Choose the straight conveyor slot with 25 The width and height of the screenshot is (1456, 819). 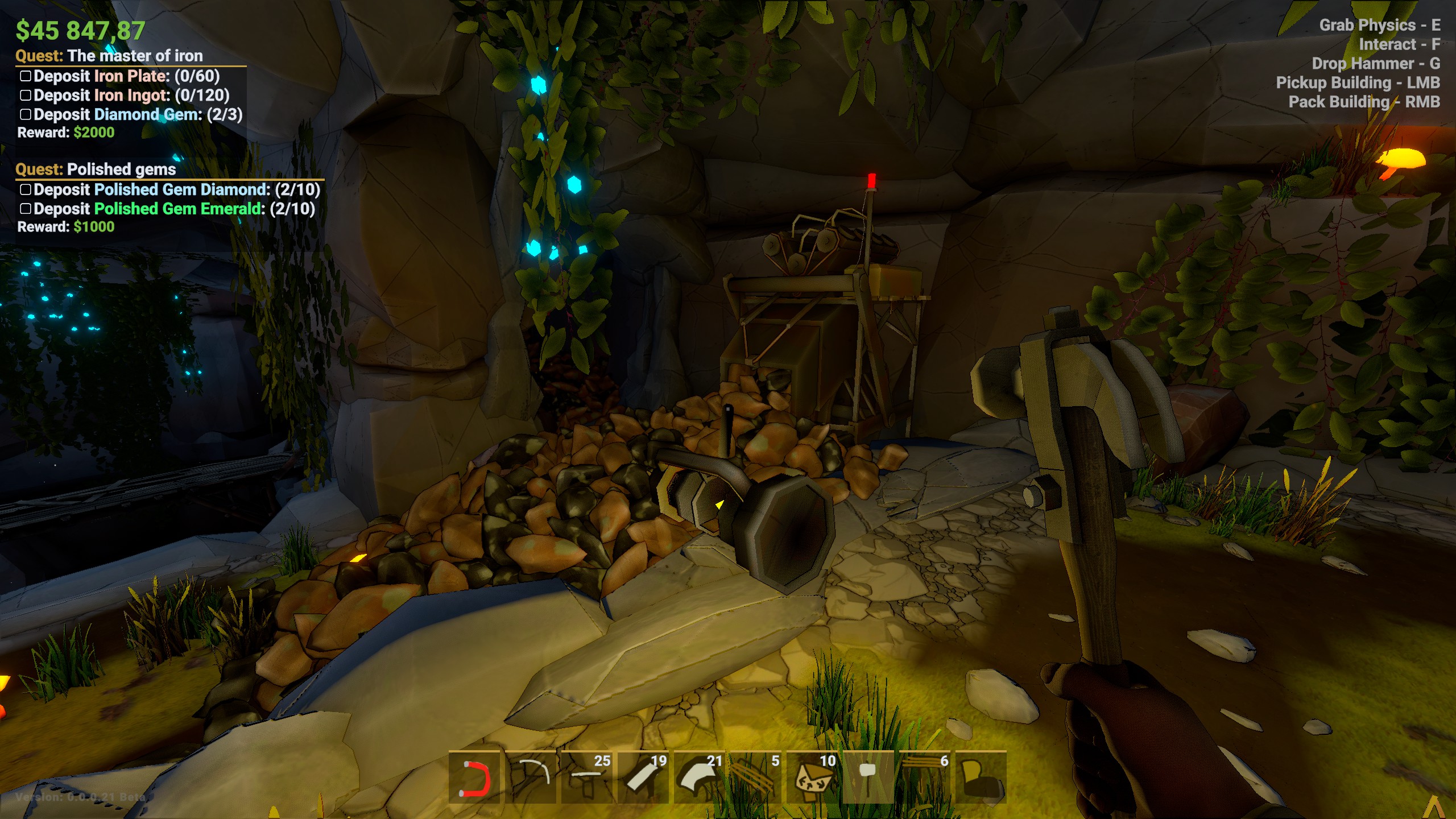(587, 777)
